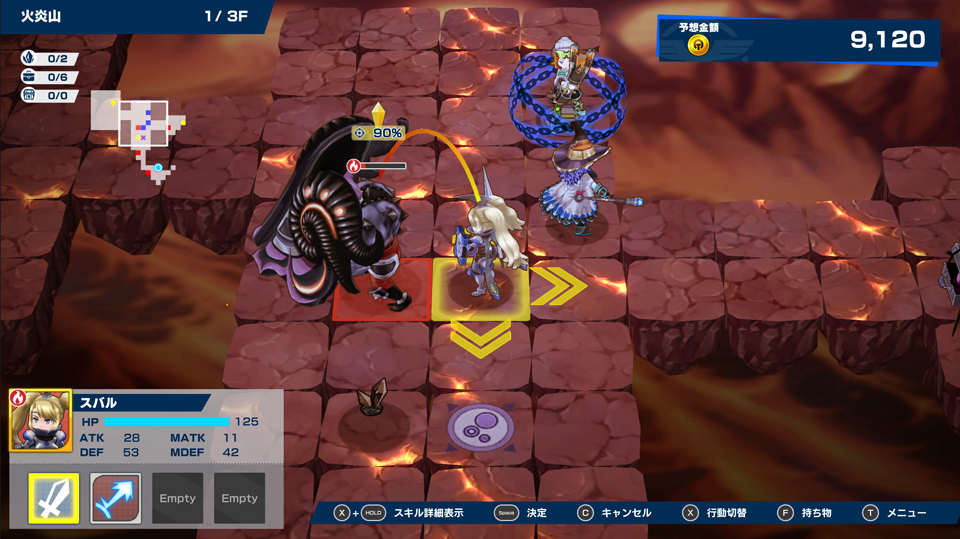Click the dungeon minimap
This screenshot has height=539, width=960.
(x=138, y=127)
